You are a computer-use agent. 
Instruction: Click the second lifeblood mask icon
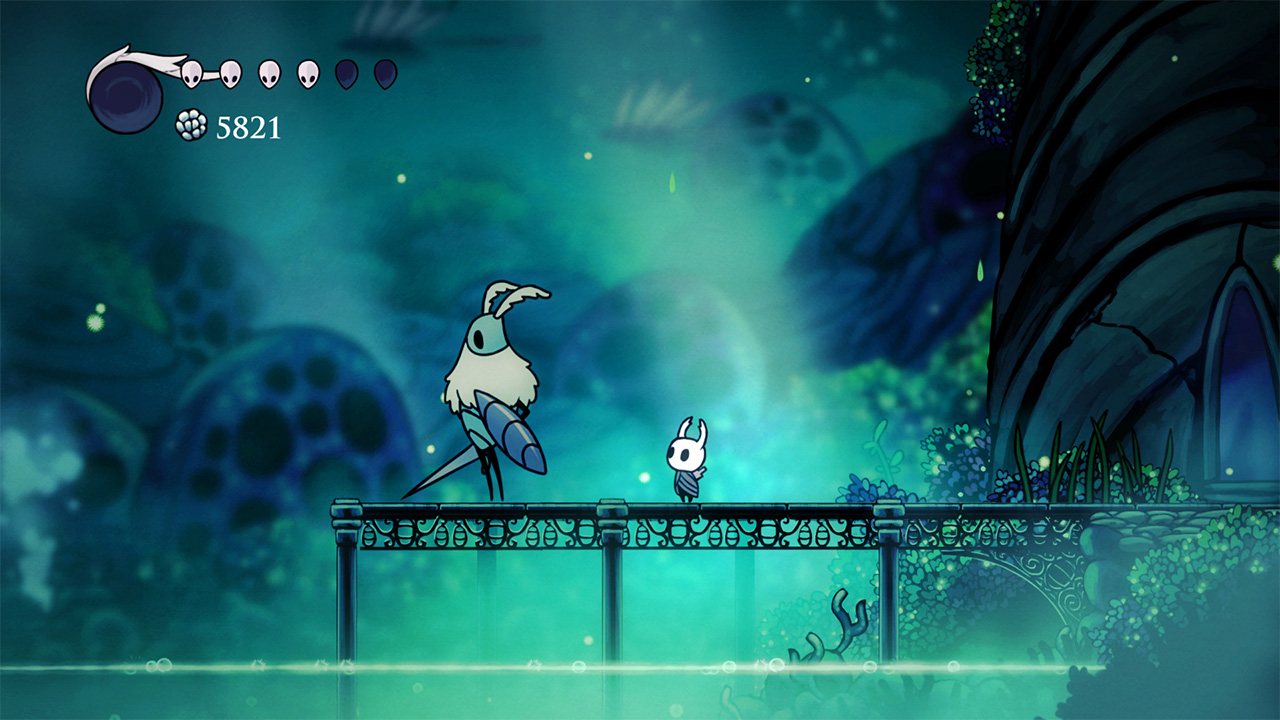click(x=383, y=73)
